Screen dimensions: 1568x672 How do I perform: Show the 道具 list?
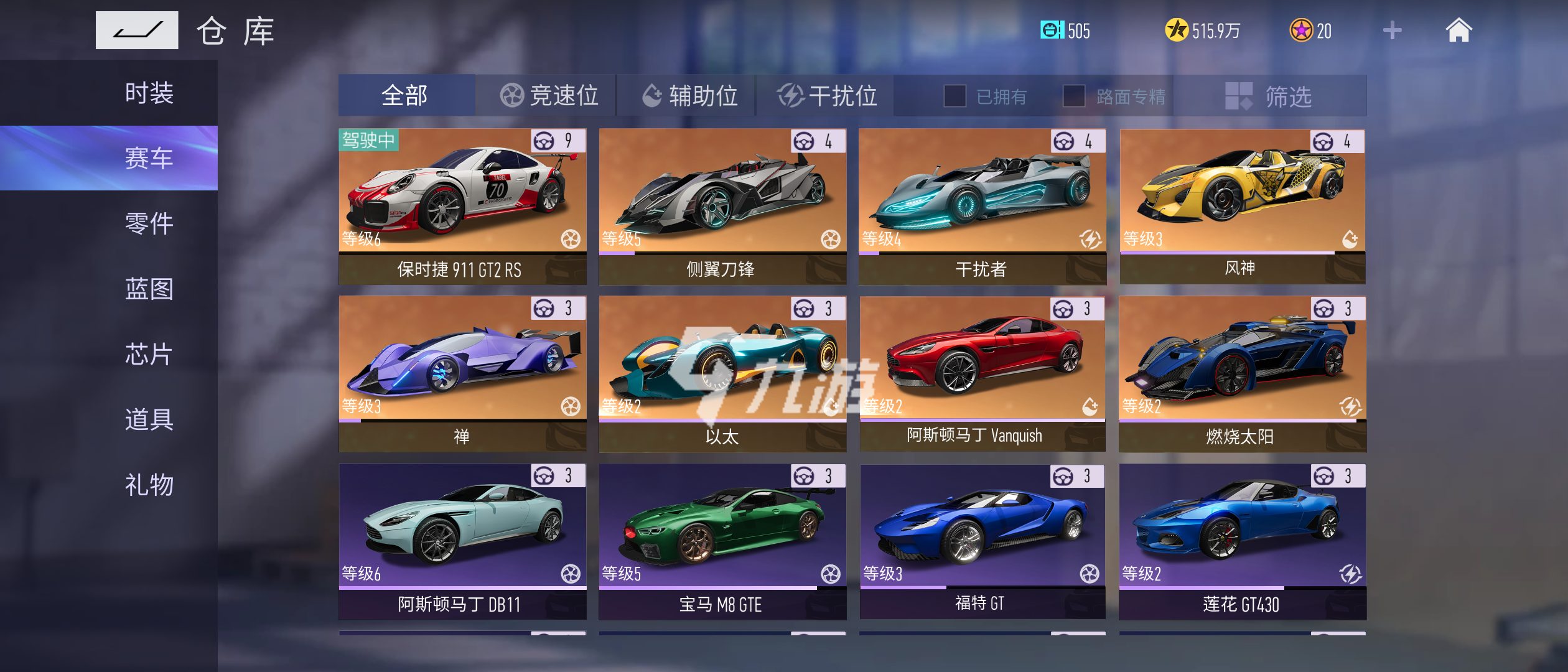149,419
